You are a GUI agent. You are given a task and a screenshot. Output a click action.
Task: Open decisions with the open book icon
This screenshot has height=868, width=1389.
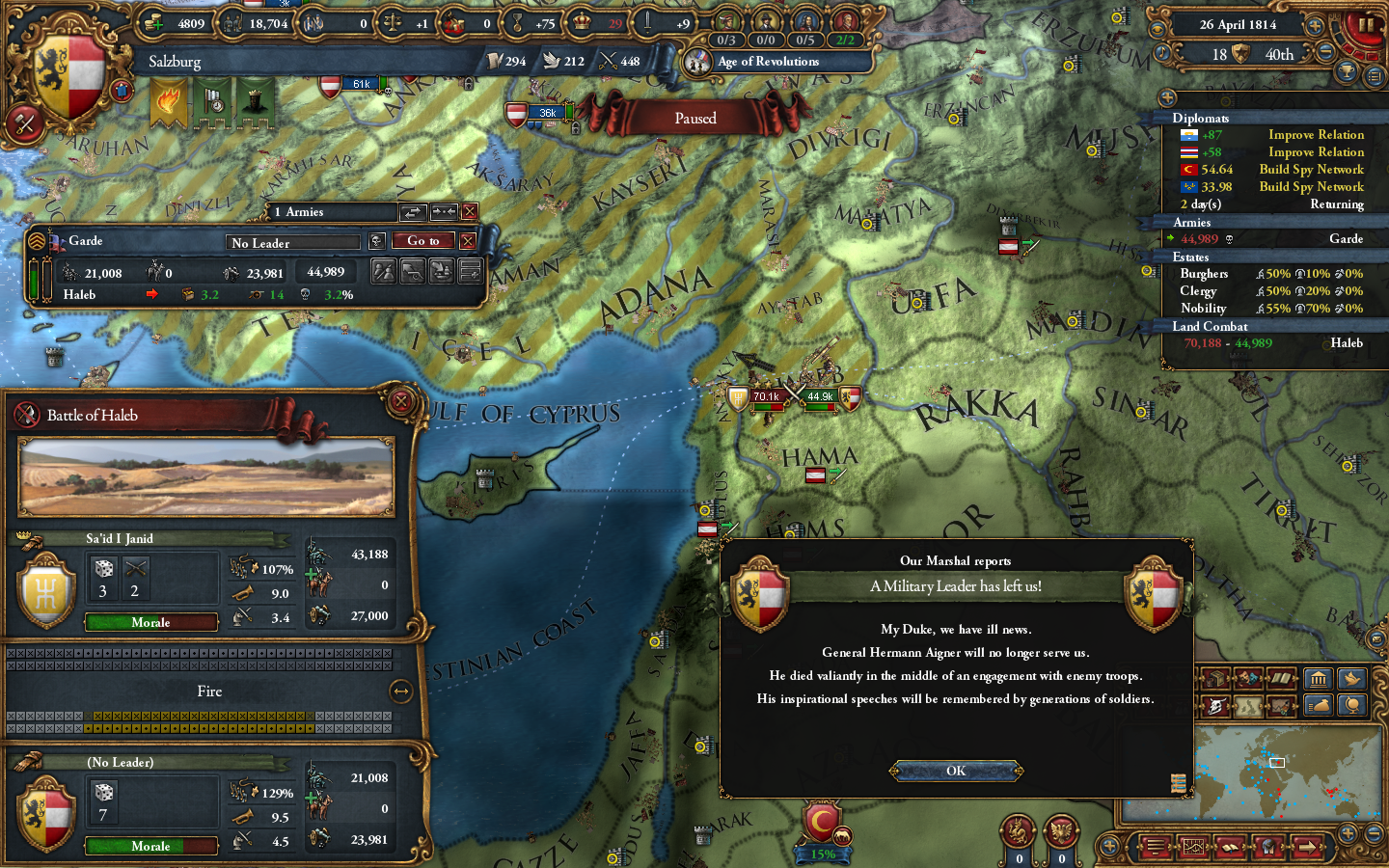pyautogui.click(x=1280, y=678)
